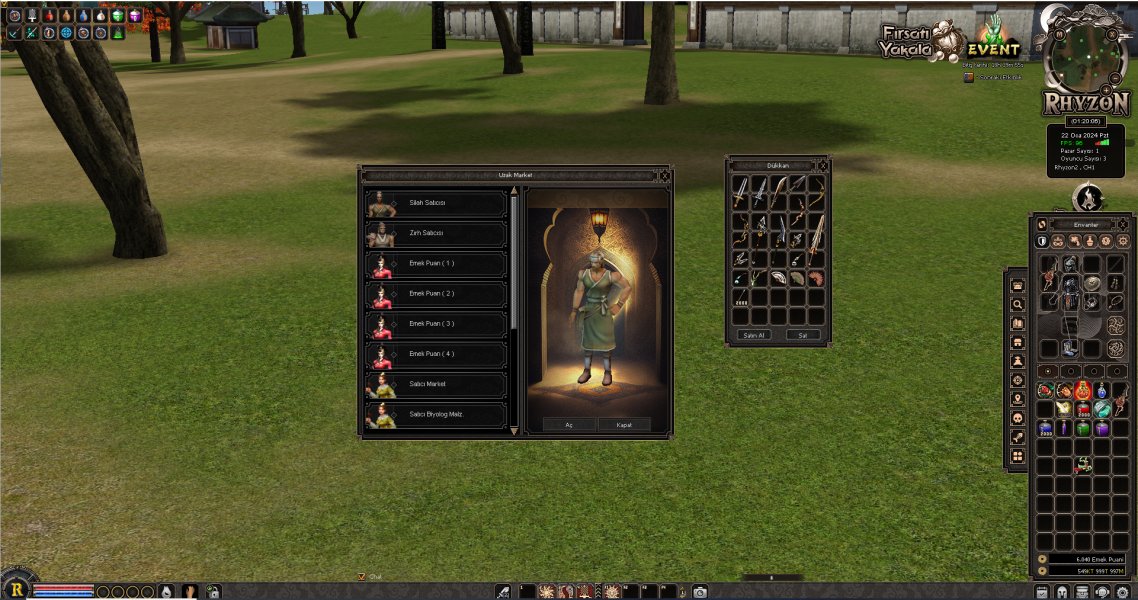
Task: Close the Uzak Market window
Action: click(663, 176)
